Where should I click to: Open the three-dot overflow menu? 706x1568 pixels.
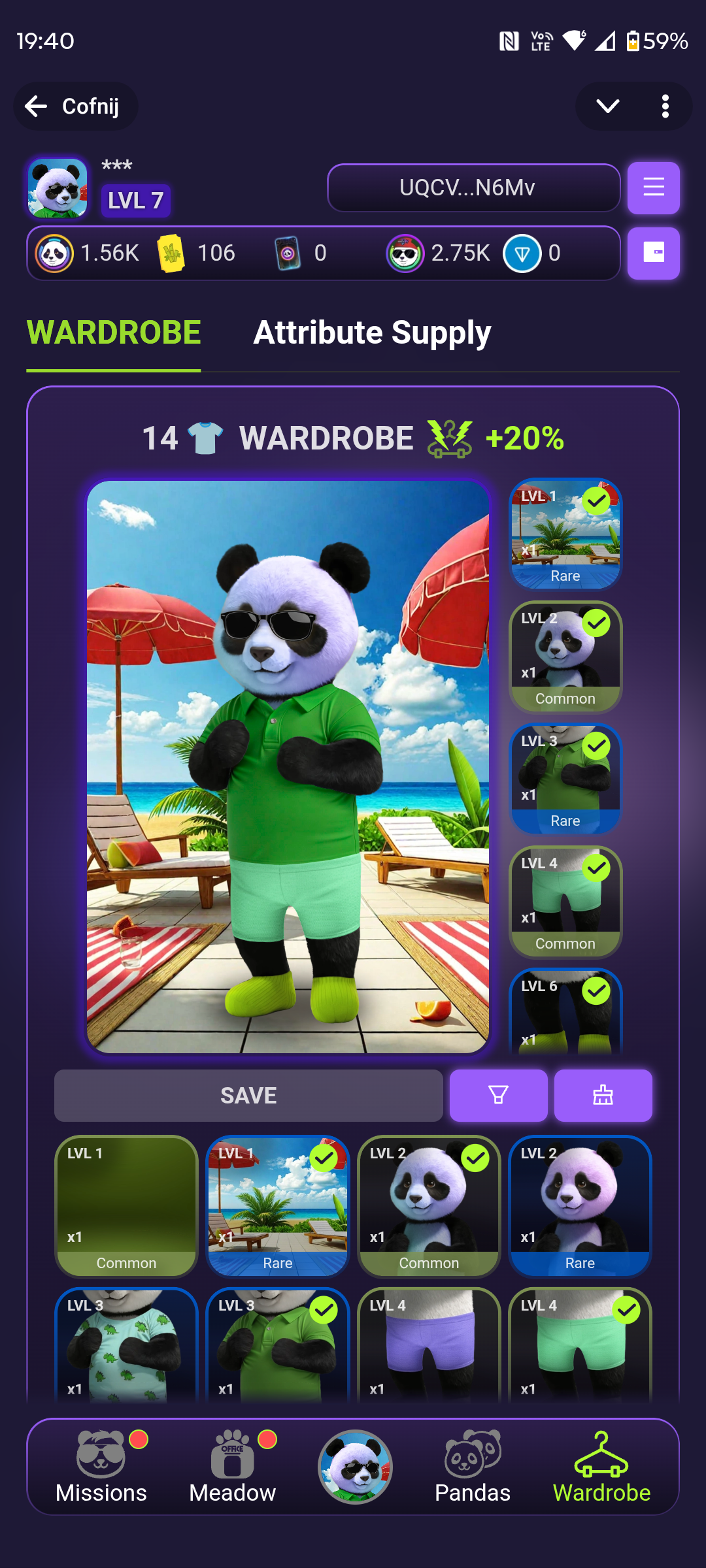tap(665, 106)
